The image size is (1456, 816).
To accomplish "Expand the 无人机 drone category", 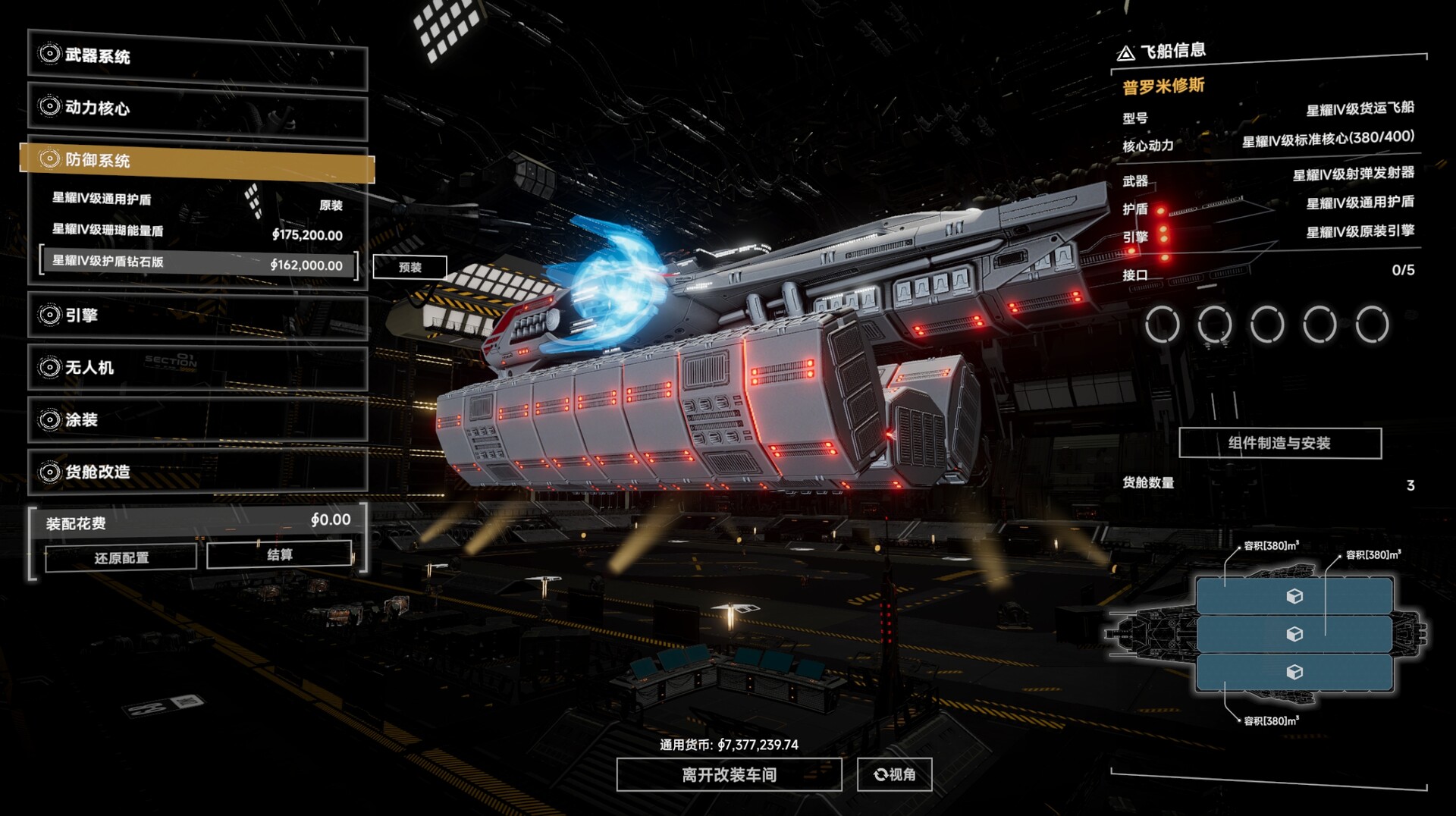I will pos(197,368).
